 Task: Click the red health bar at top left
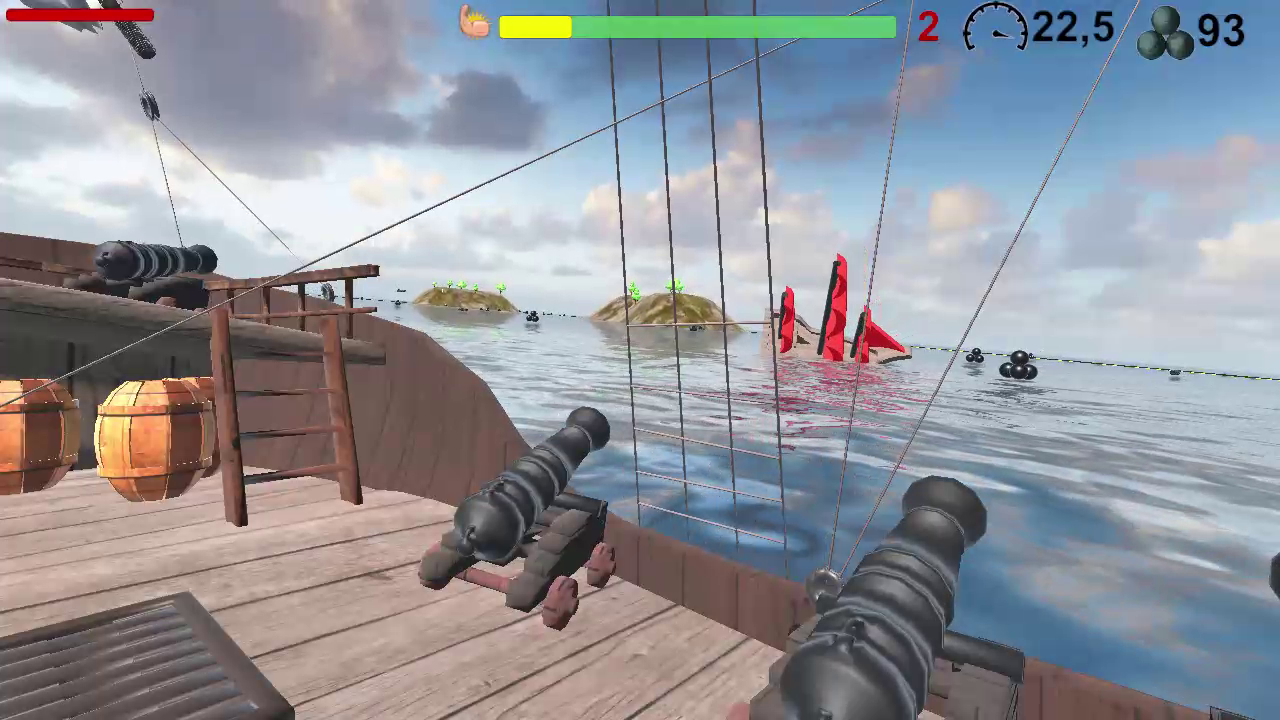[80, 14]
